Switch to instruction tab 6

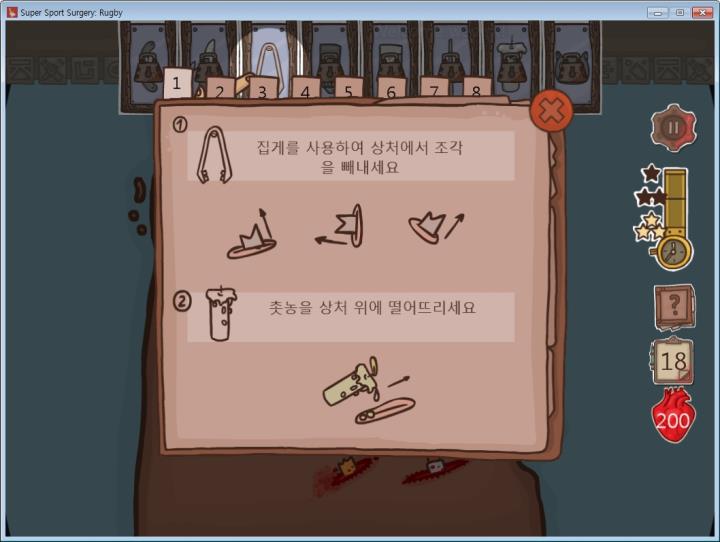[x=391, y=90]
